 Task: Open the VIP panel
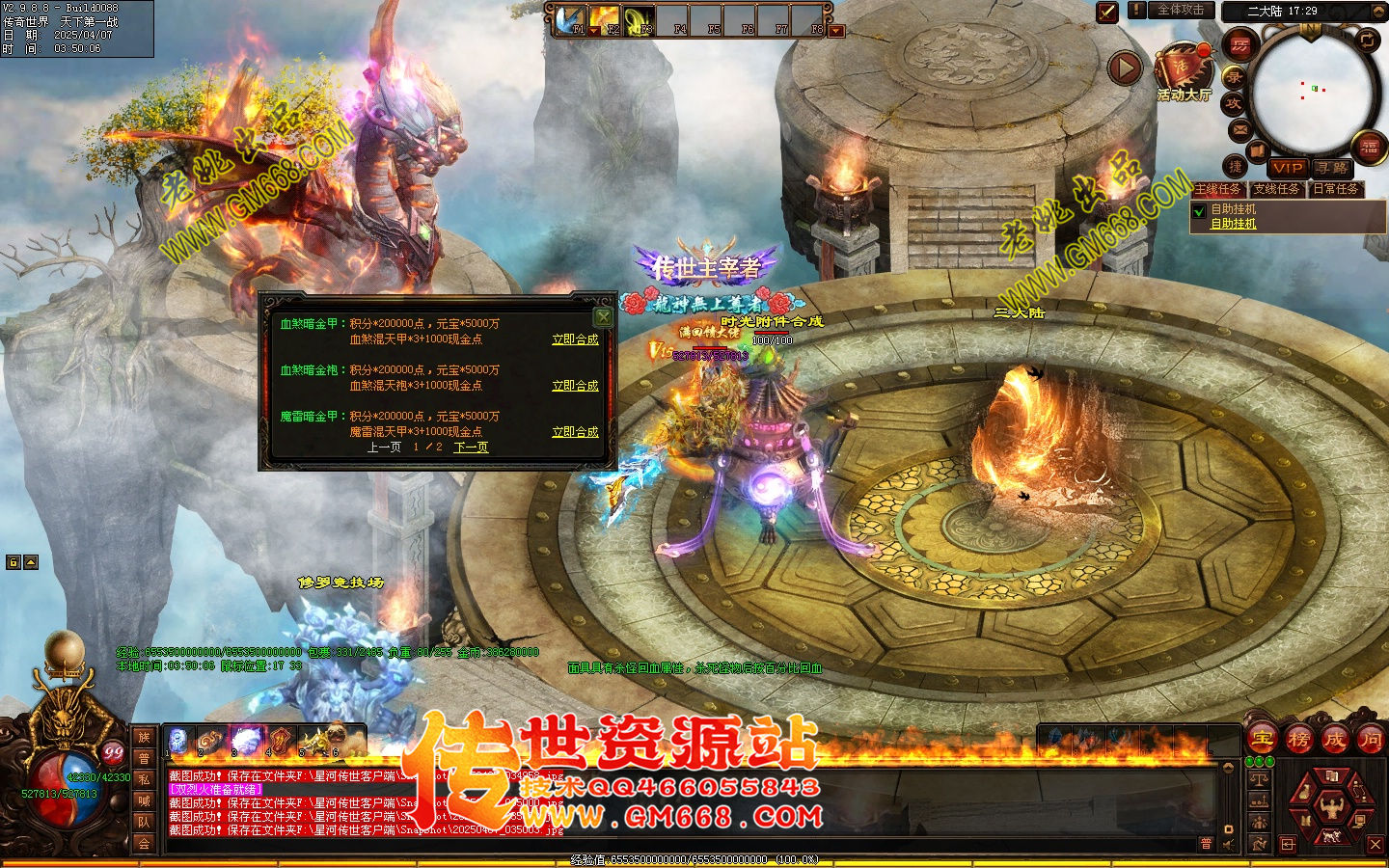tap(1287, 168)
